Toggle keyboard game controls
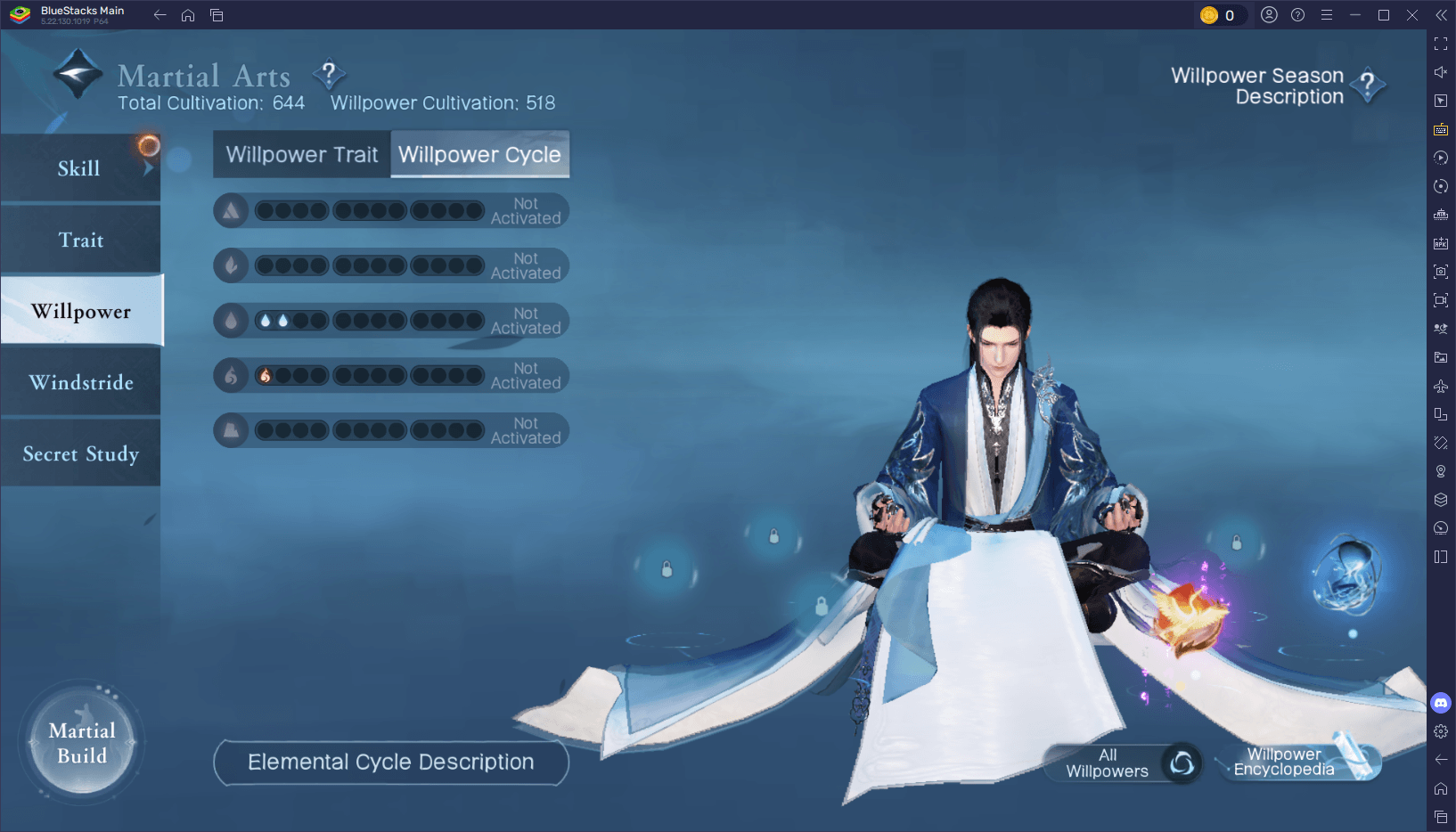The width and height of the screenshot is (1456, 832). coord(1441,129)
